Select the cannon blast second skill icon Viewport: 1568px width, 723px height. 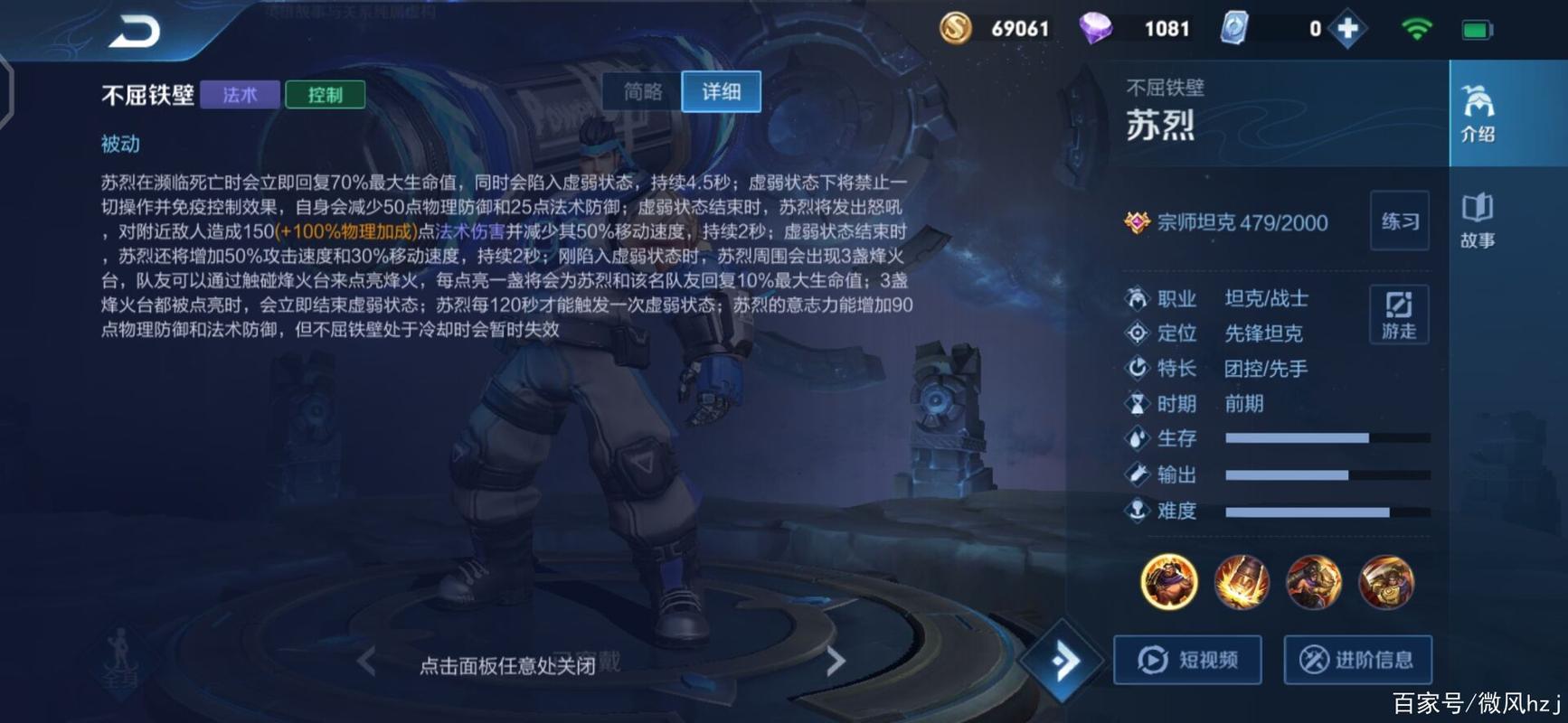[1241, 583]
